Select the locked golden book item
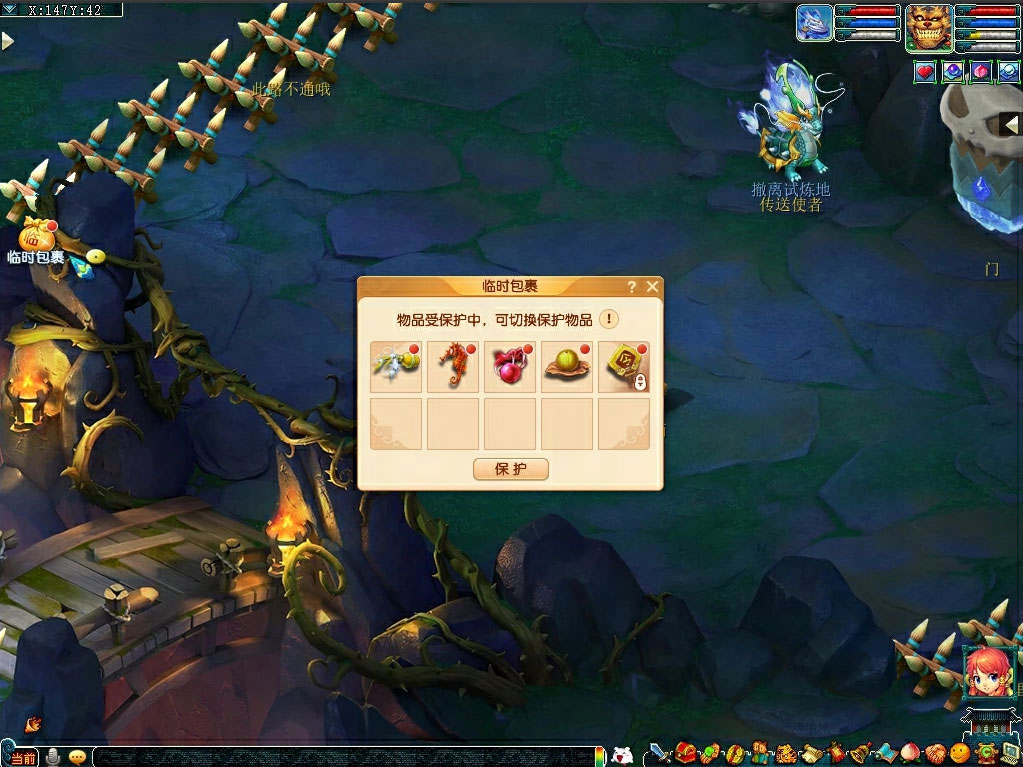This screenshot has width=1023, height=767. pos(624,367)
